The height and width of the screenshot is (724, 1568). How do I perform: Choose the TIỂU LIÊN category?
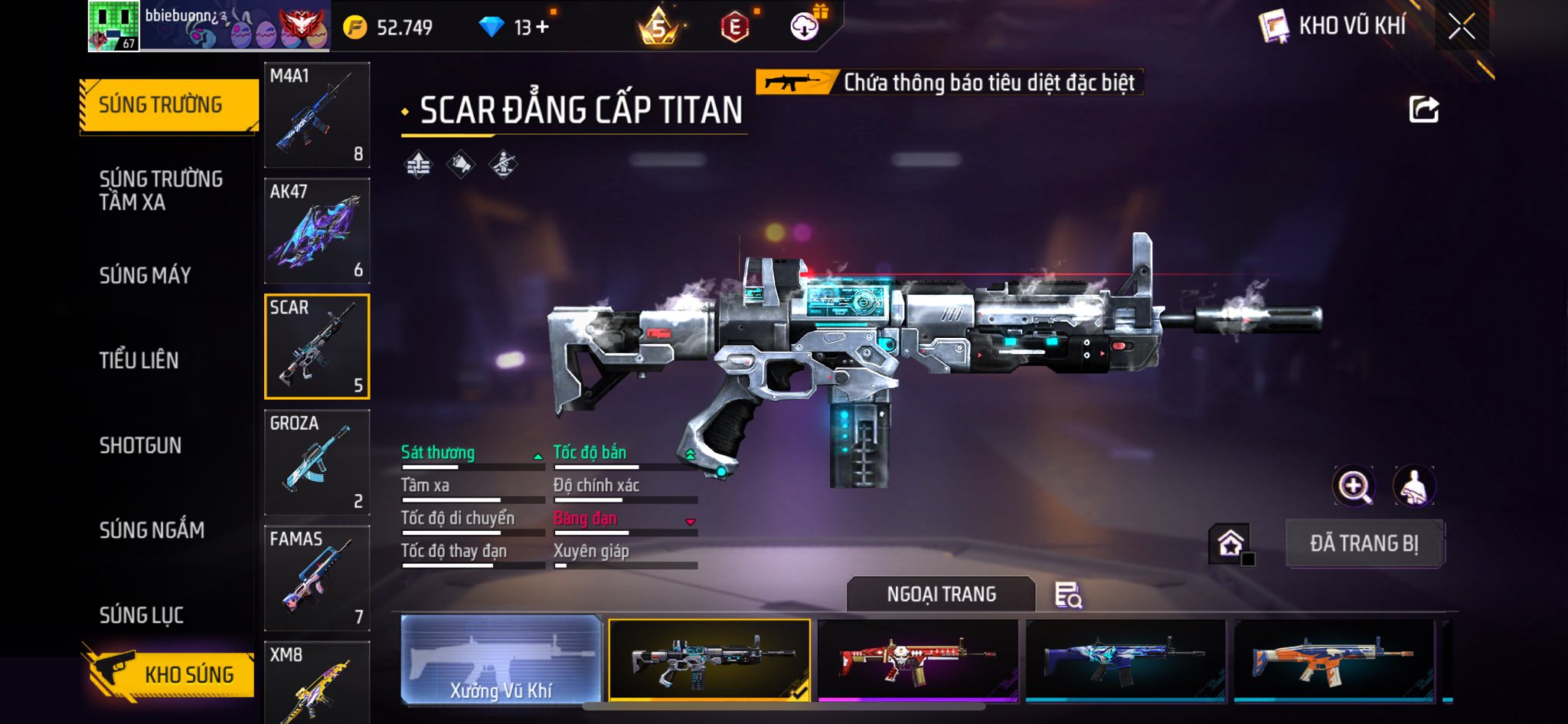click(139, 360)
